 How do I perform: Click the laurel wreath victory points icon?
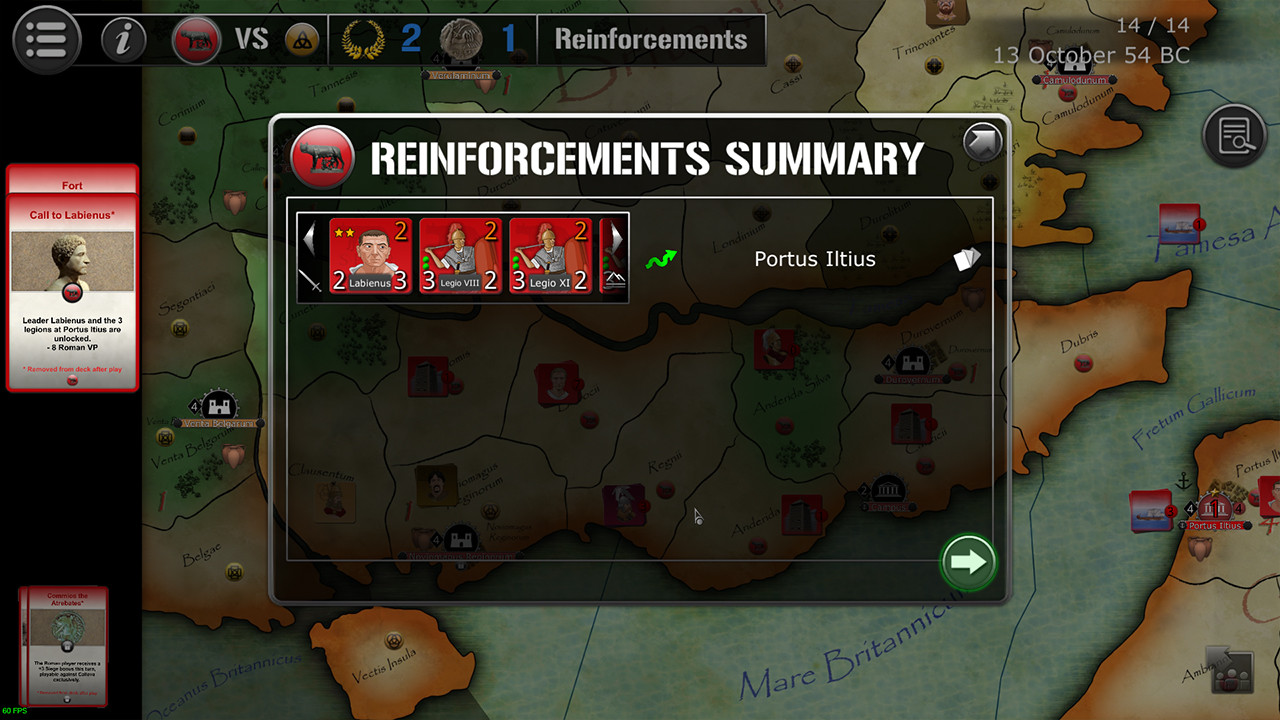364,40
